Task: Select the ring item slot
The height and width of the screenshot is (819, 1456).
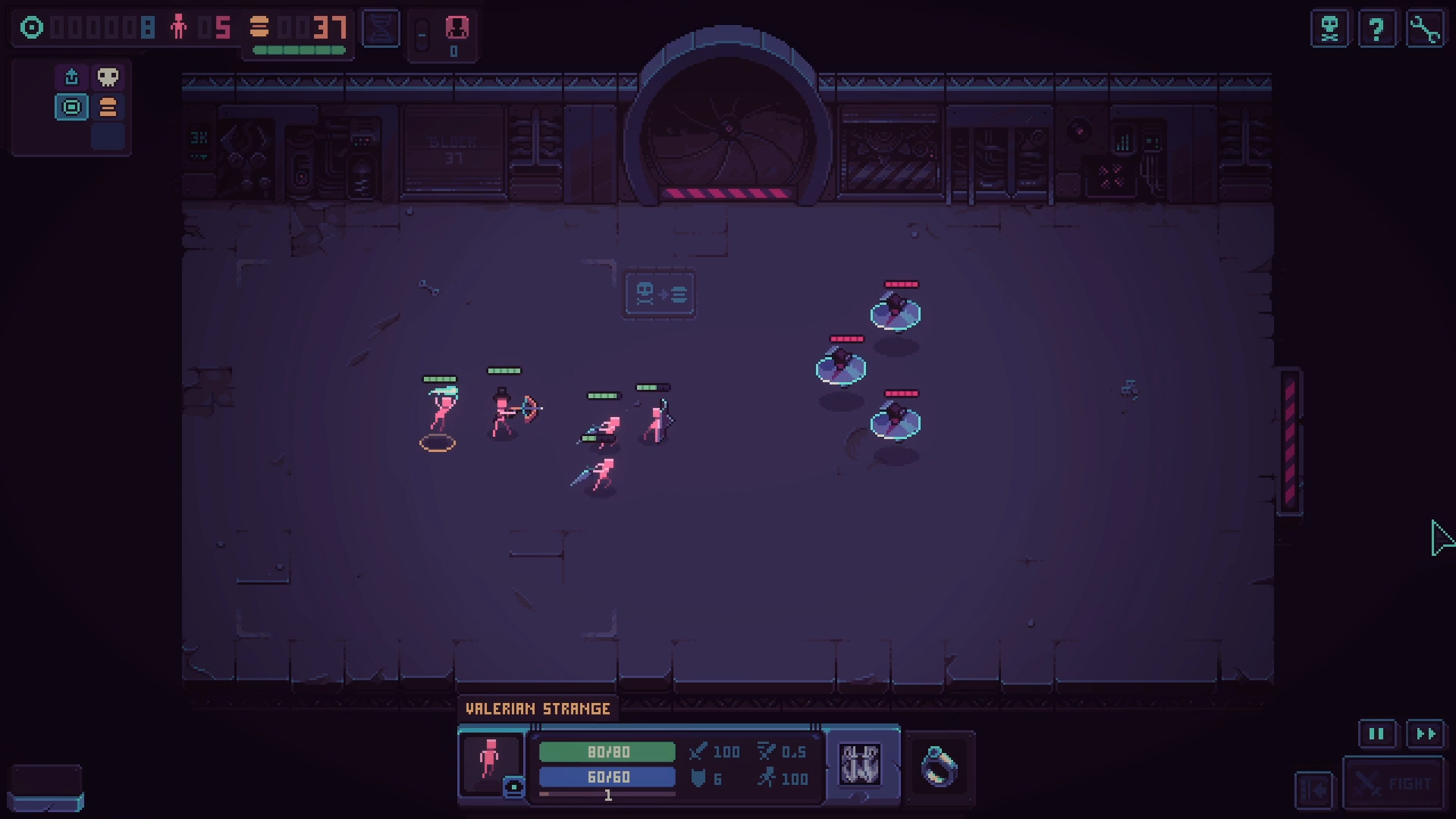Action: click(x=939, y=766)
